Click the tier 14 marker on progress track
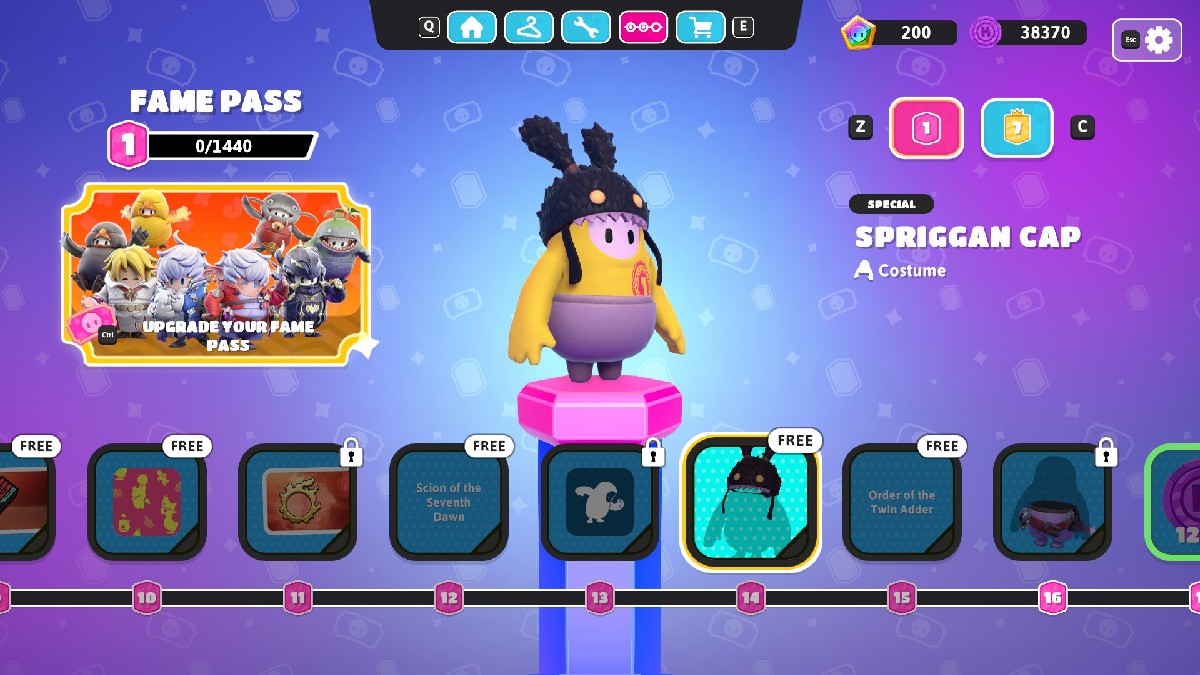 [x=750, y=598]
